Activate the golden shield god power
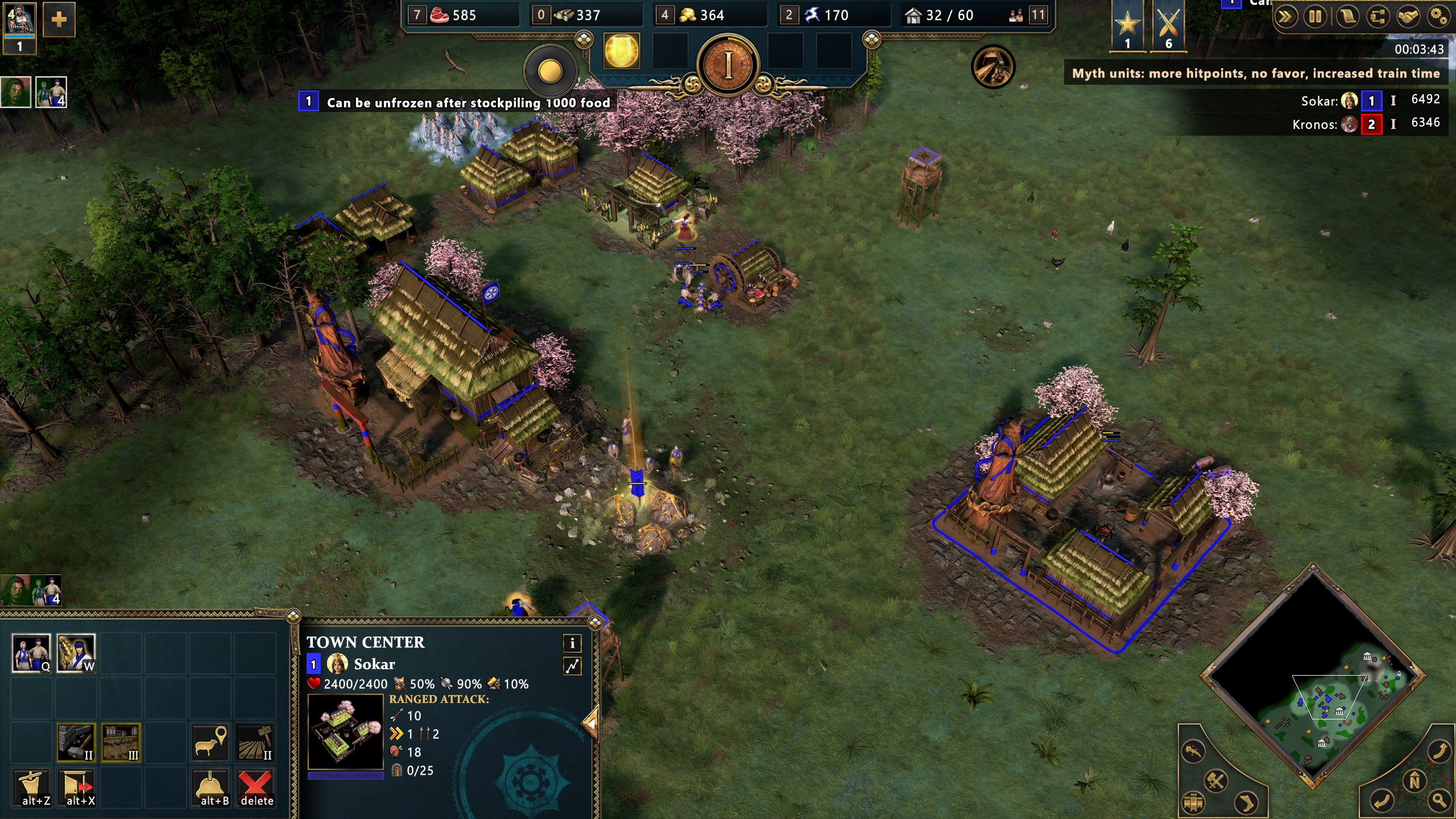 621,51
